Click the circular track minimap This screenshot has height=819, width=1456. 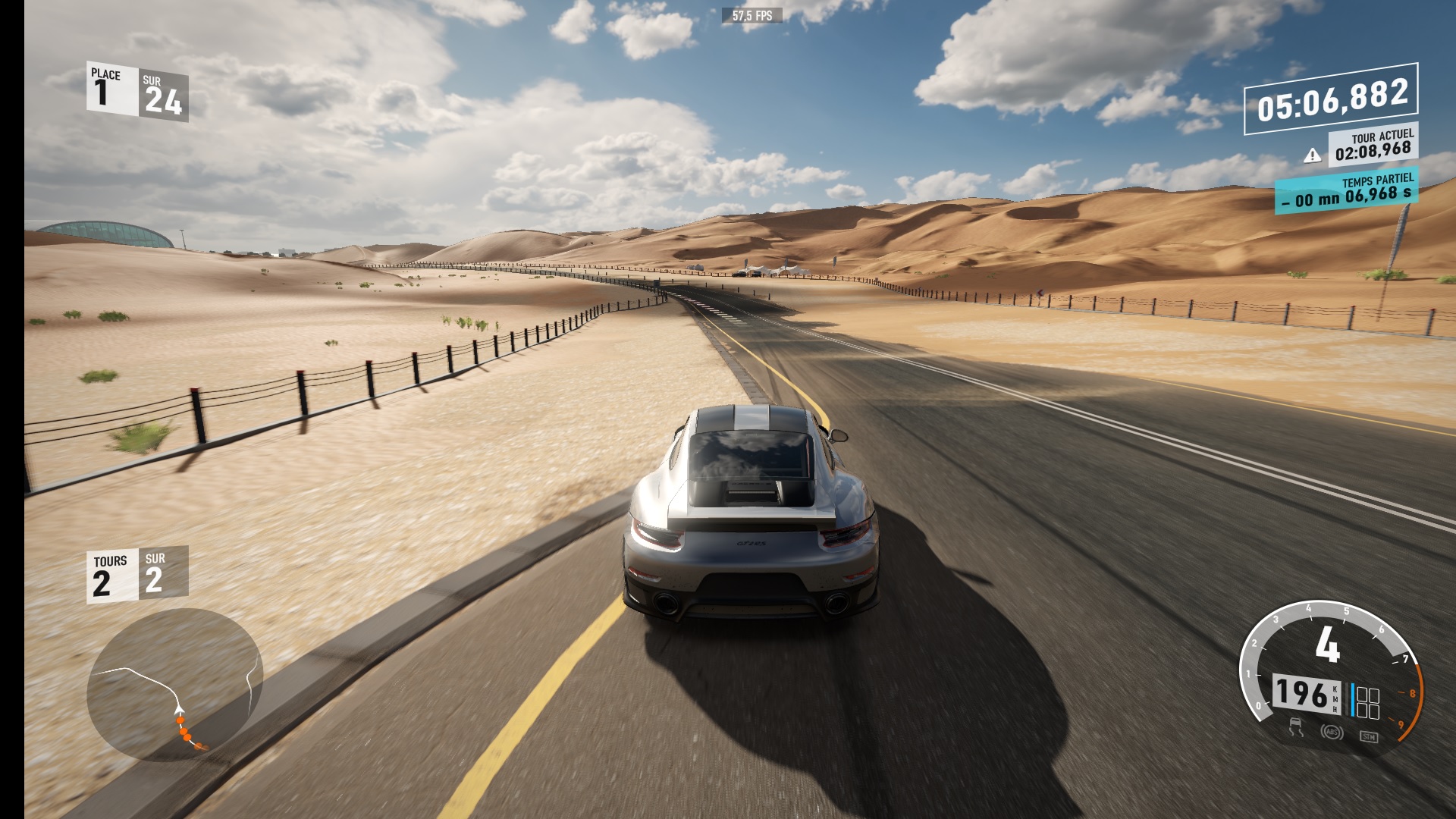(x=175, y=685)
